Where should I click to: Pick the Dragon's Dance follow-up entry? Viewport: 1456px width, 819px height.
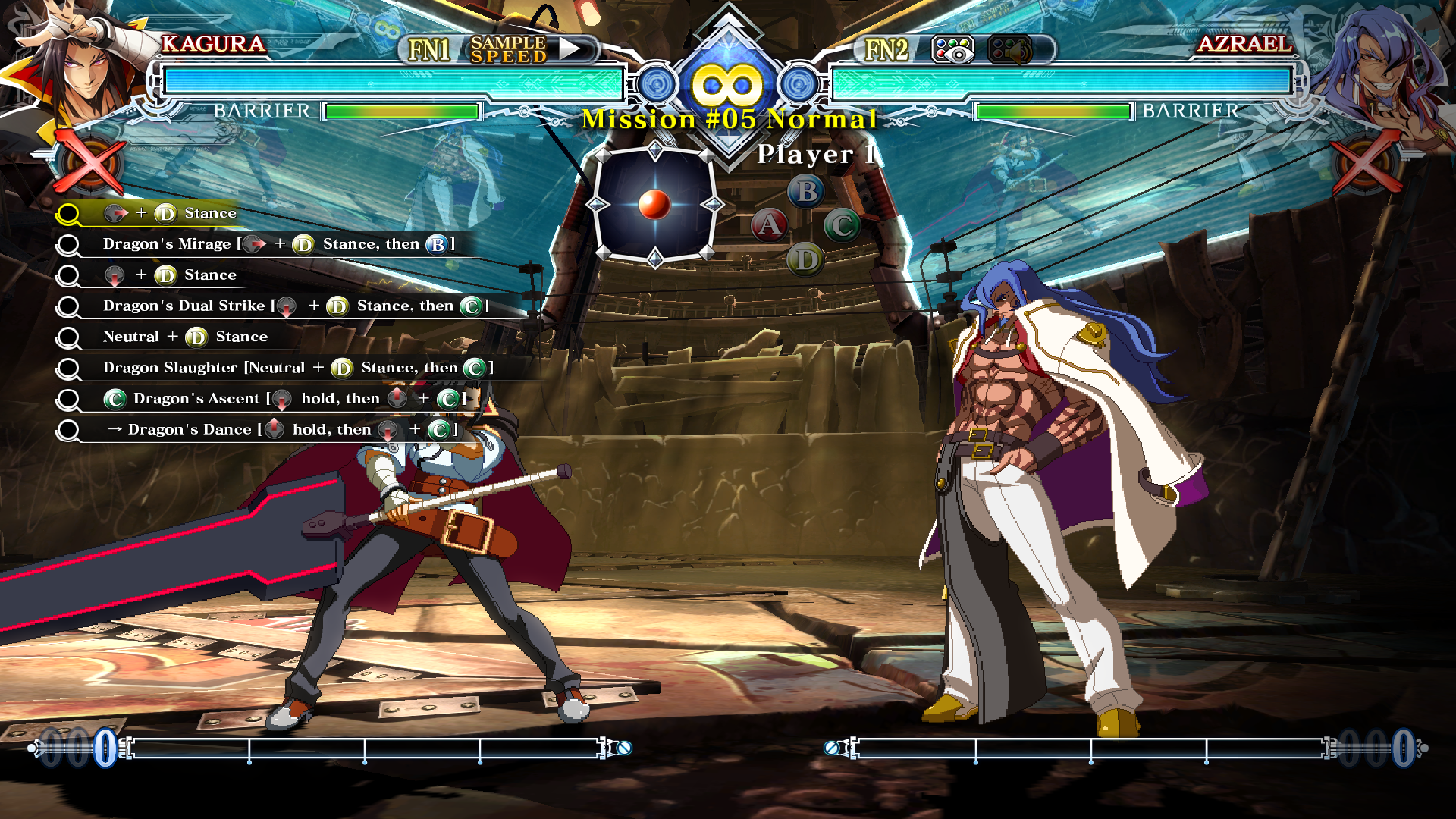(281, 430)
